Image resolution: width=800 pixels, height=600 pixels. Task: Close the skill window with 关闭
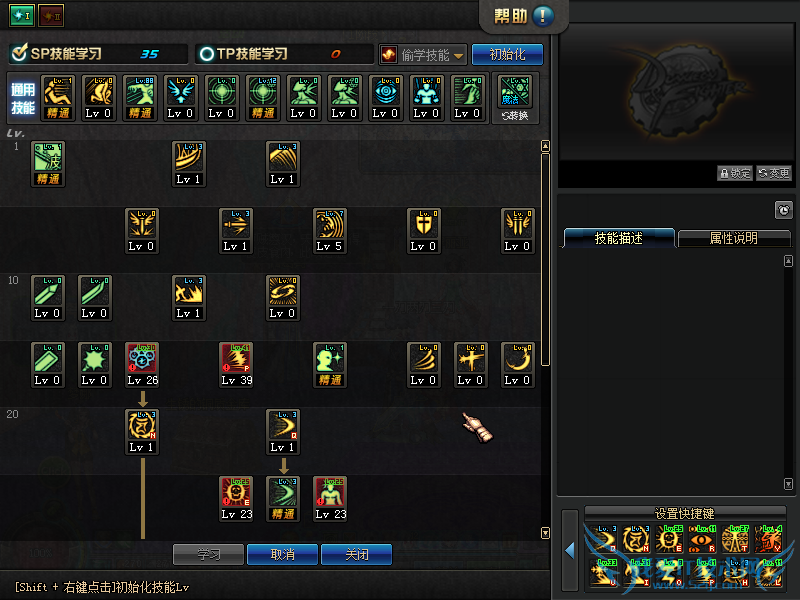click(x=356, y=554)
